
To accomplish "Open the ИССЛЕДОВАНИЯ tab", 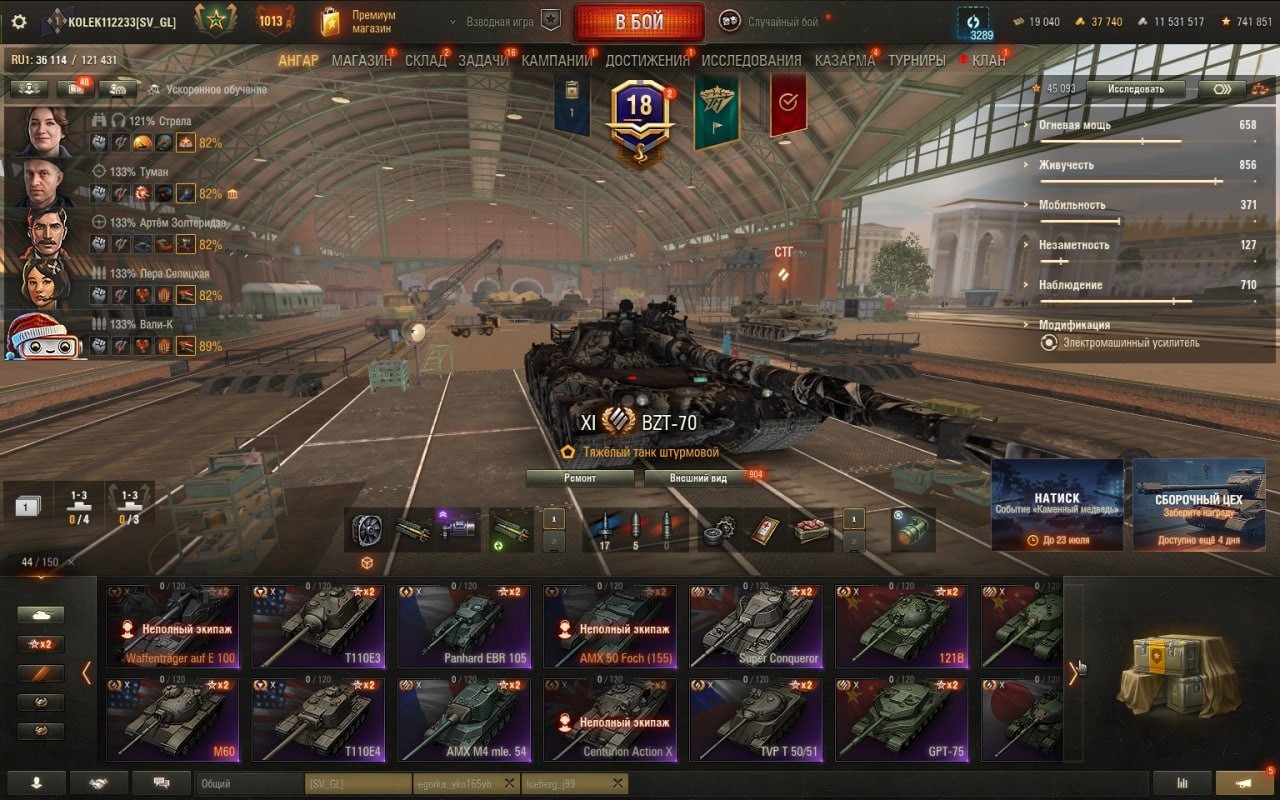I will point(751,60).
